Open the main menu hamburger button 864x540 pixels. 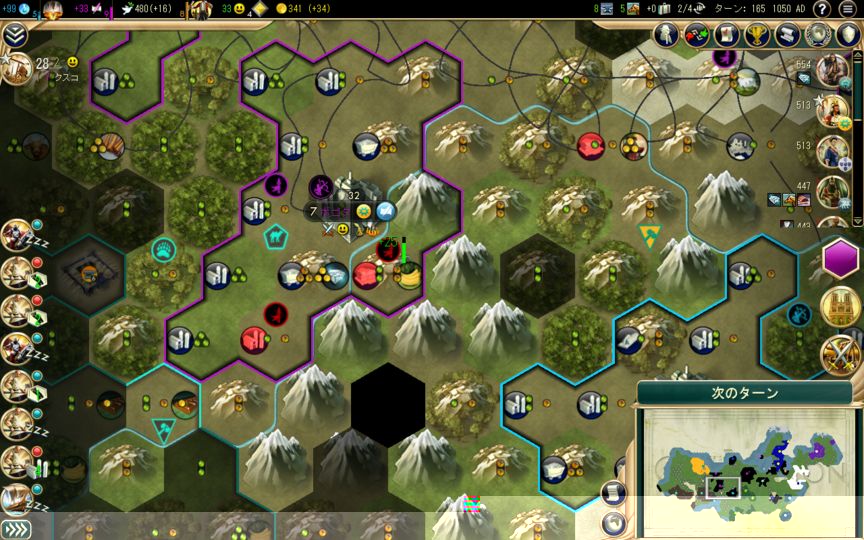click(847, 9)
